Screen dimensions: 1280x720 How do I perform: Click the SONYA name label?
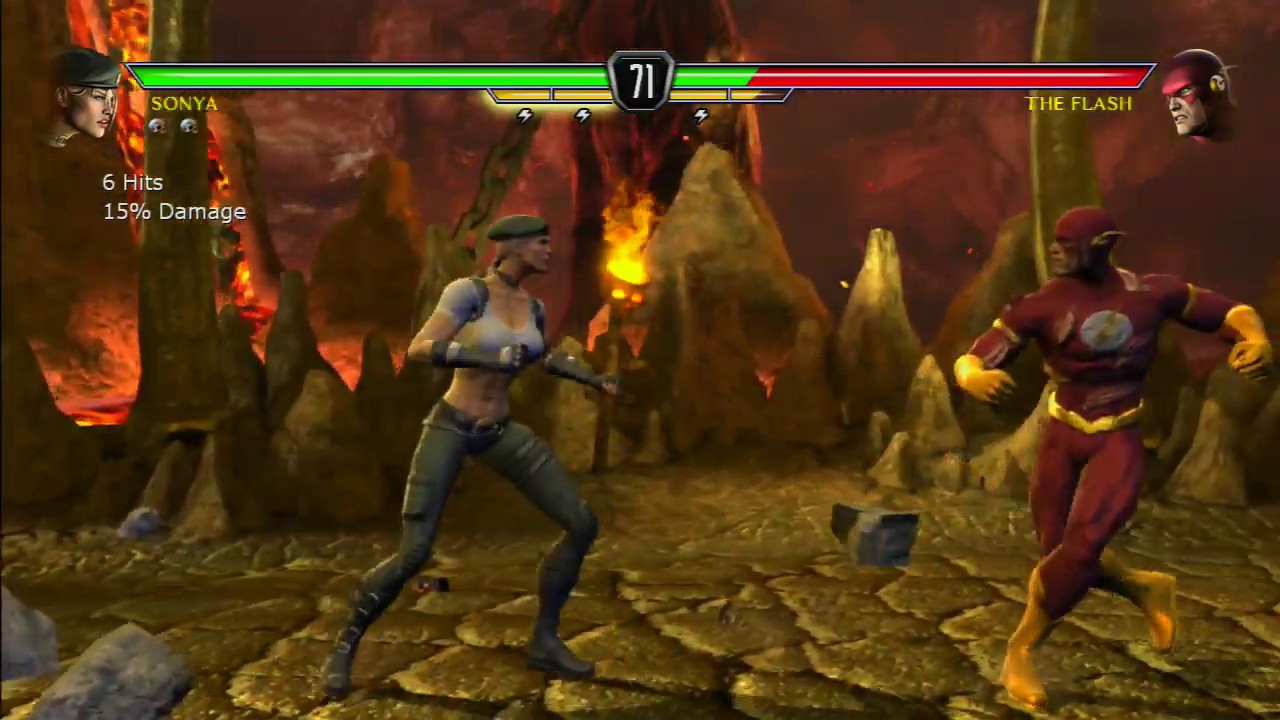184,103
